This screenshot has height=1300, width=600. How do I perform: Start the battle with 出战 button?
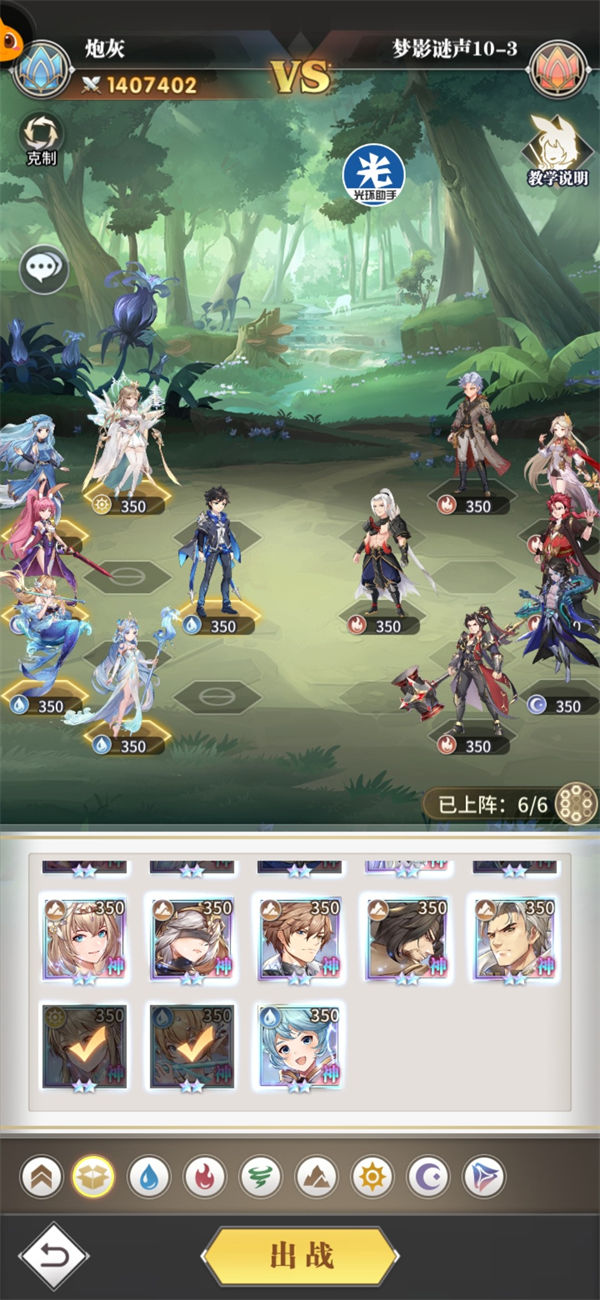point(300,1256)
